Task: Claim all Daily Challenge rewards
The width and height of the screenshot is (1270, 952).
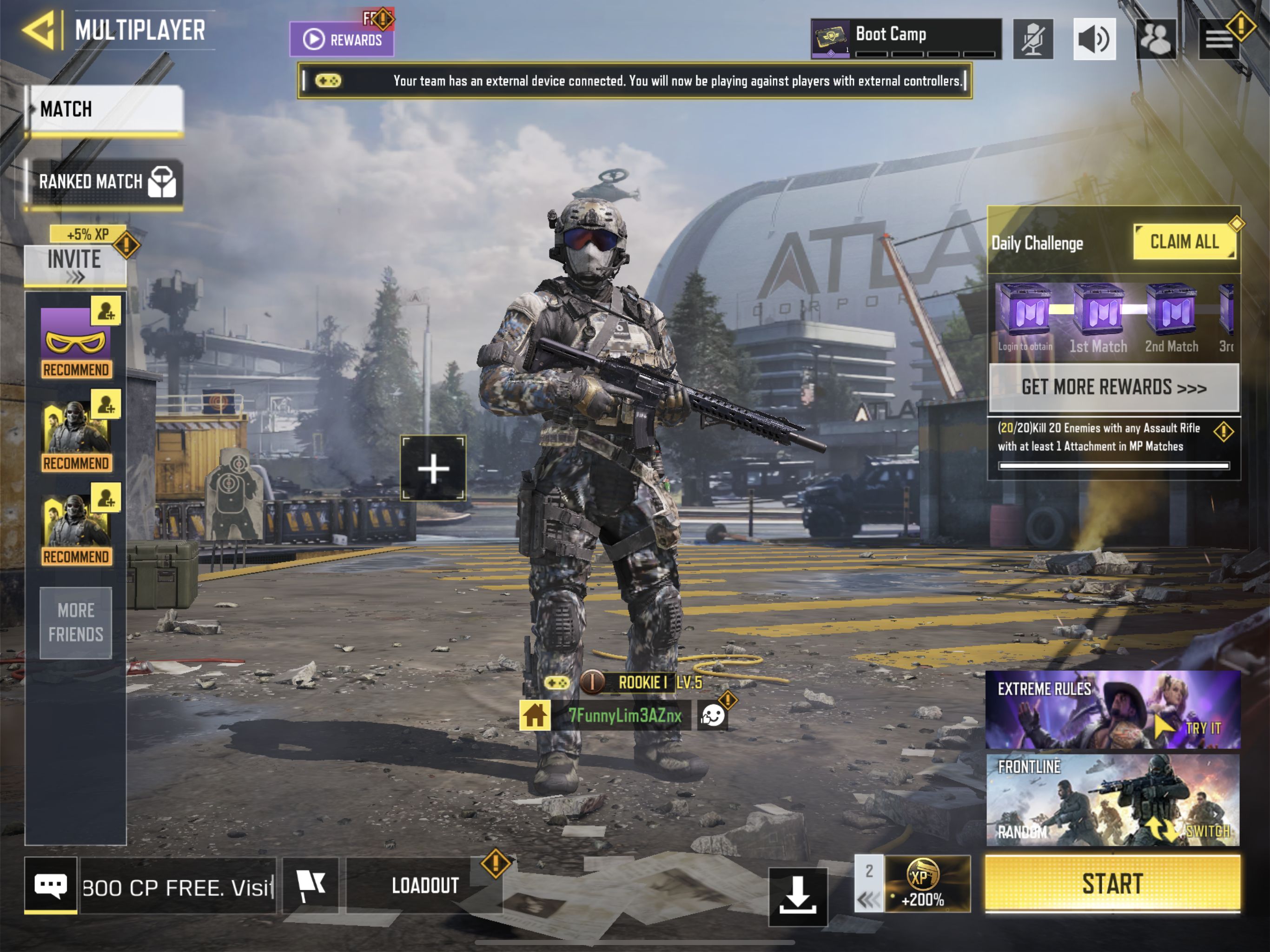Action: (1184, 242)
